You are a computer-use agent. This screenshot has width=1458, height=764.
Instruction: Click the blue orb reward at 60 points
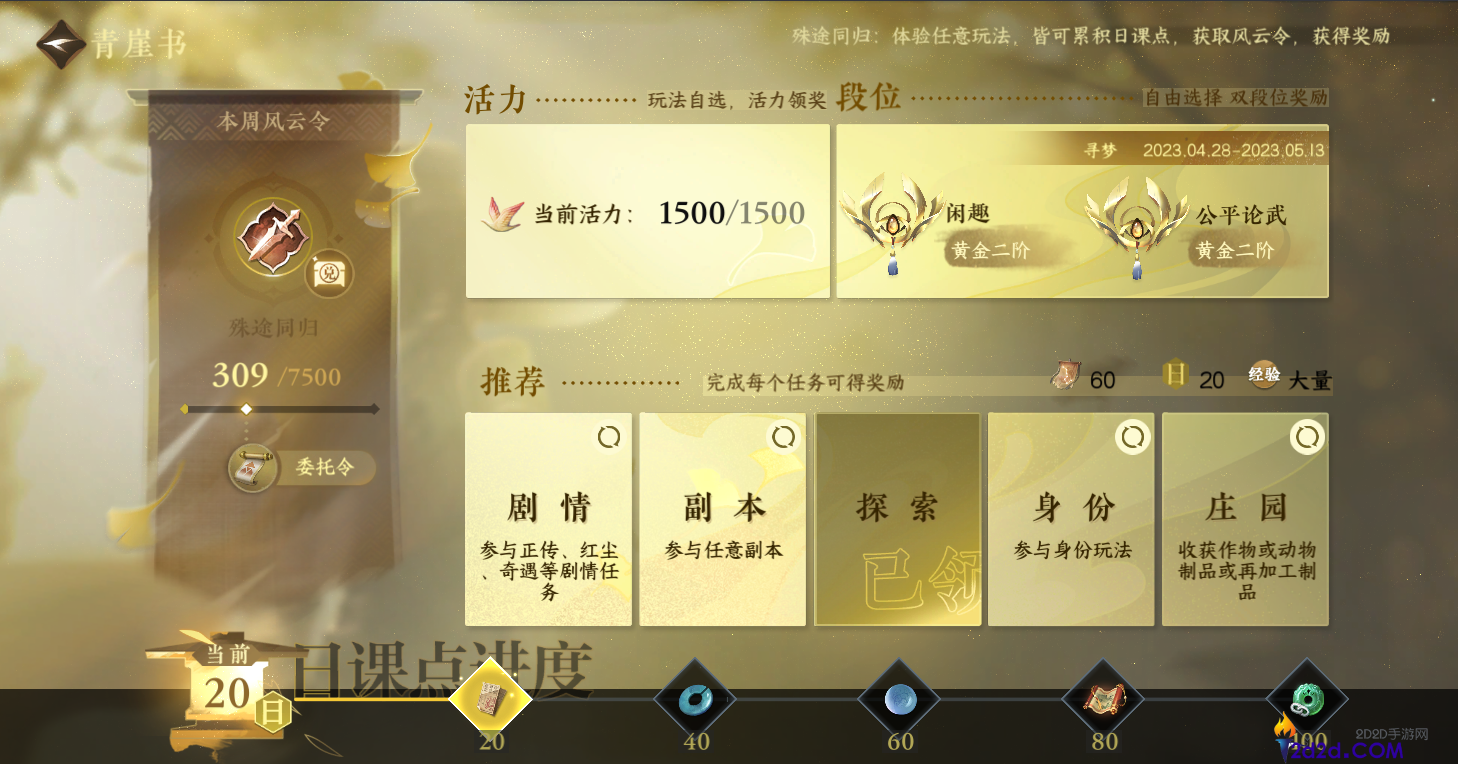(x=900, y=700)
